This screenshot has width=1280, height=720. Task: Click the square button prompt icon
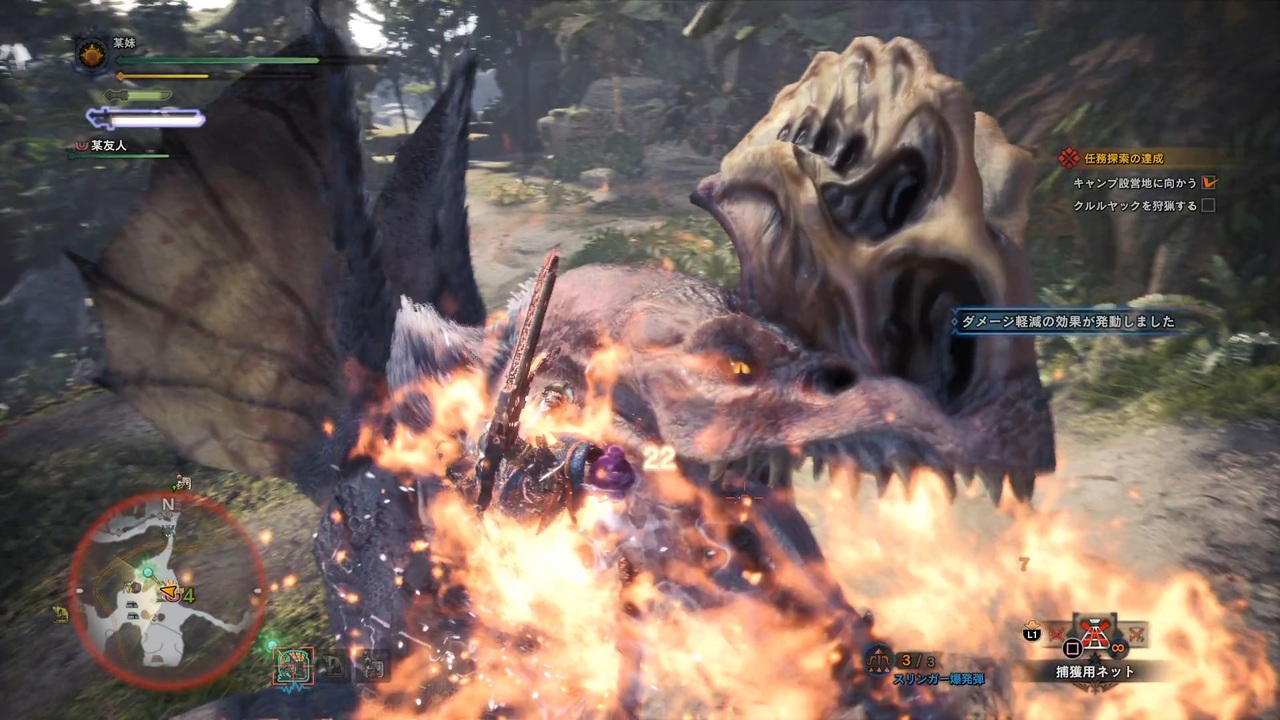click(x=1072, y=648)
